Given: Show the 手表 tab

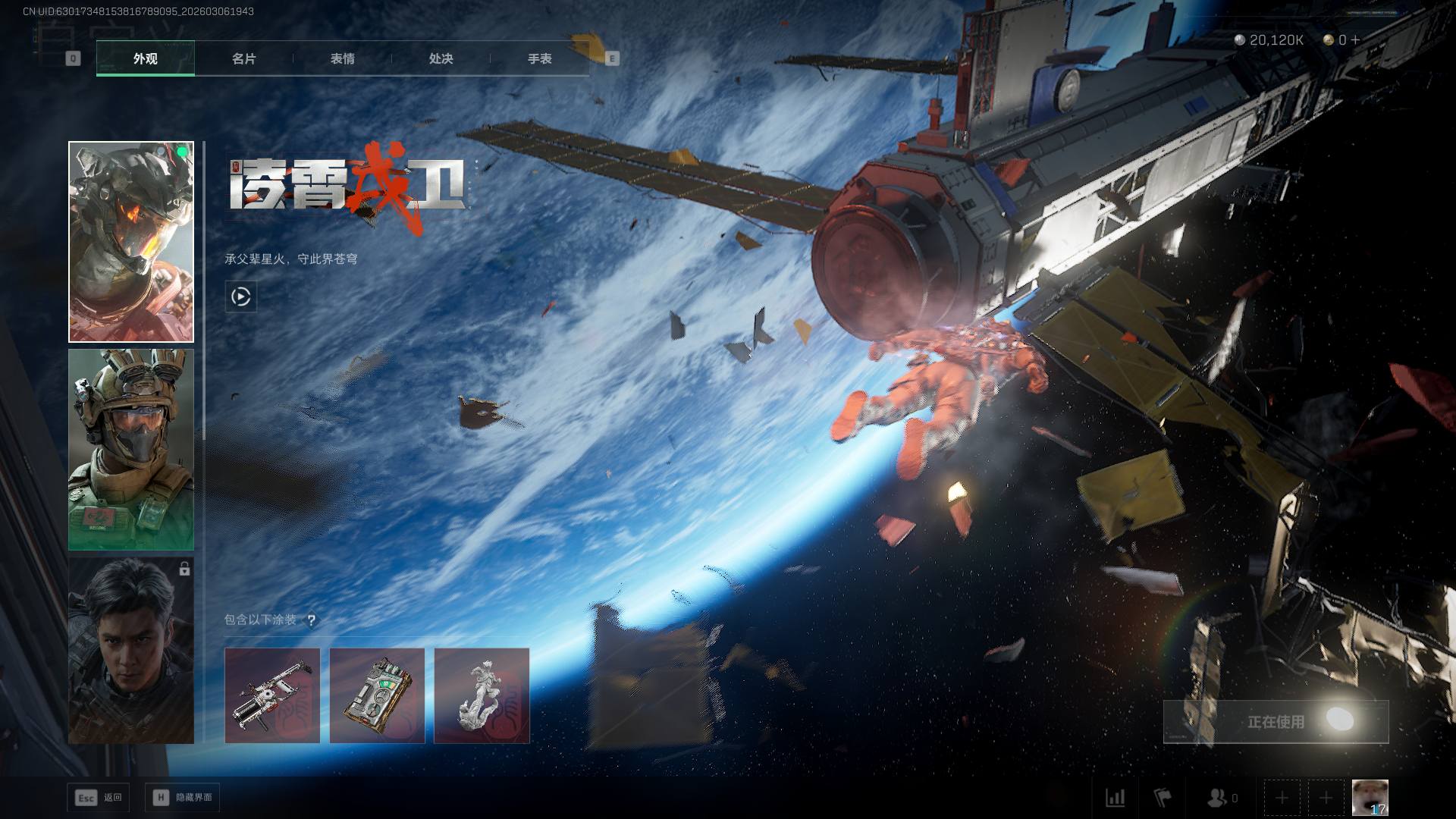Looking at the screenshot, I should tap(539, 58).
